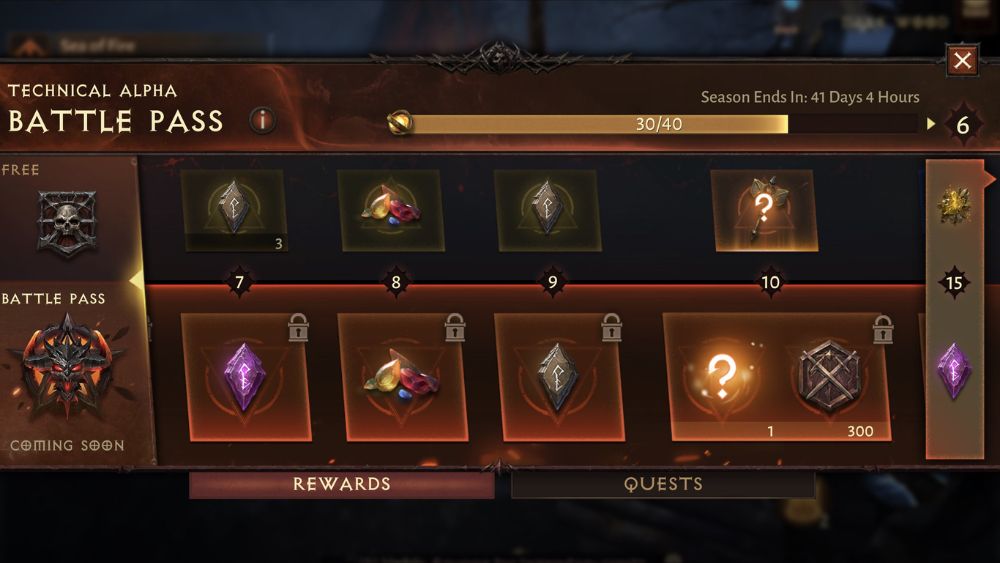Screen dimensions: 1000x563
Task: Claim the free rank 8 gems reward
Action: tap(394, 210)
